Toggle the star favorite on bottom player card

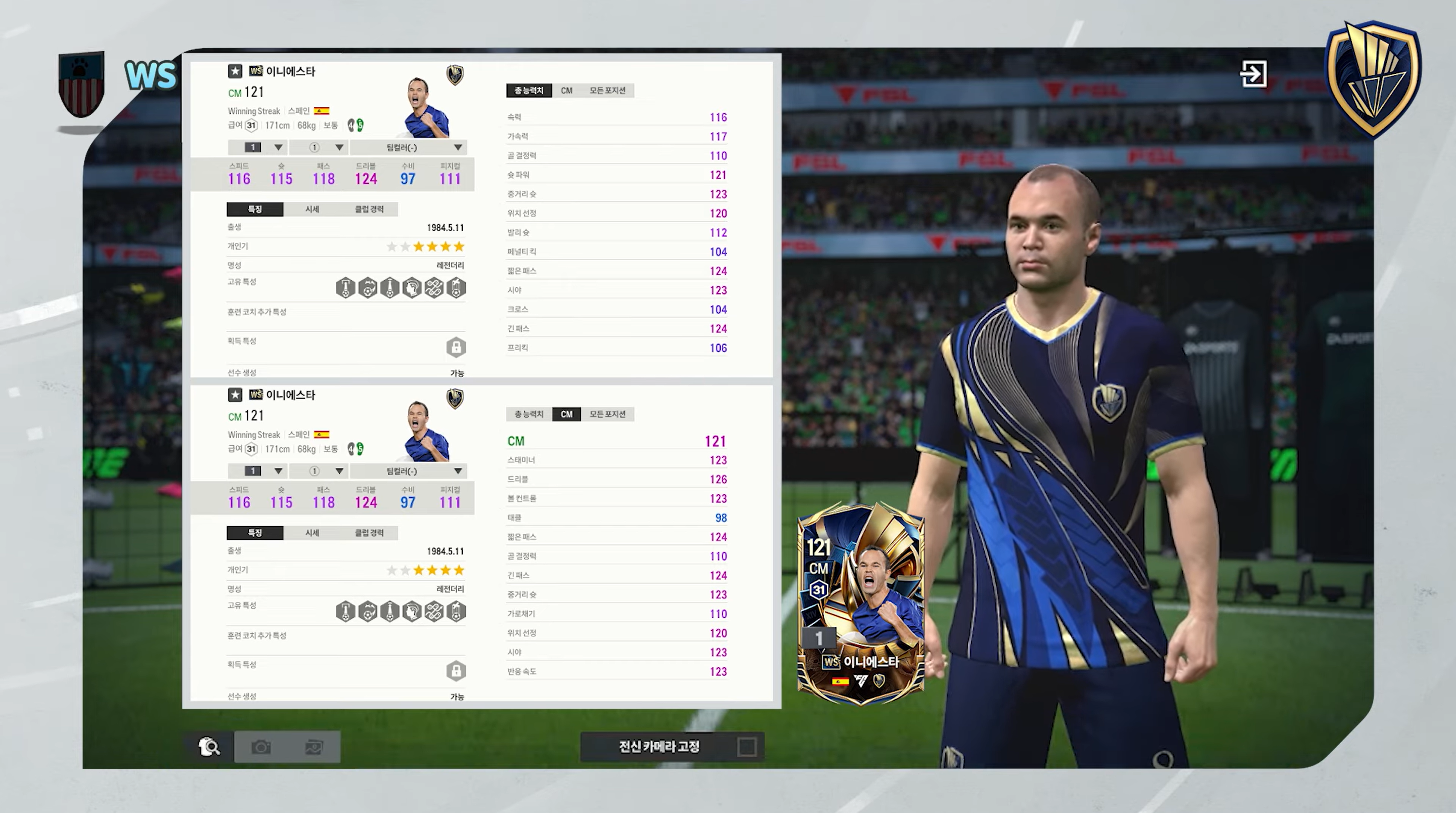tap(235, 395)
